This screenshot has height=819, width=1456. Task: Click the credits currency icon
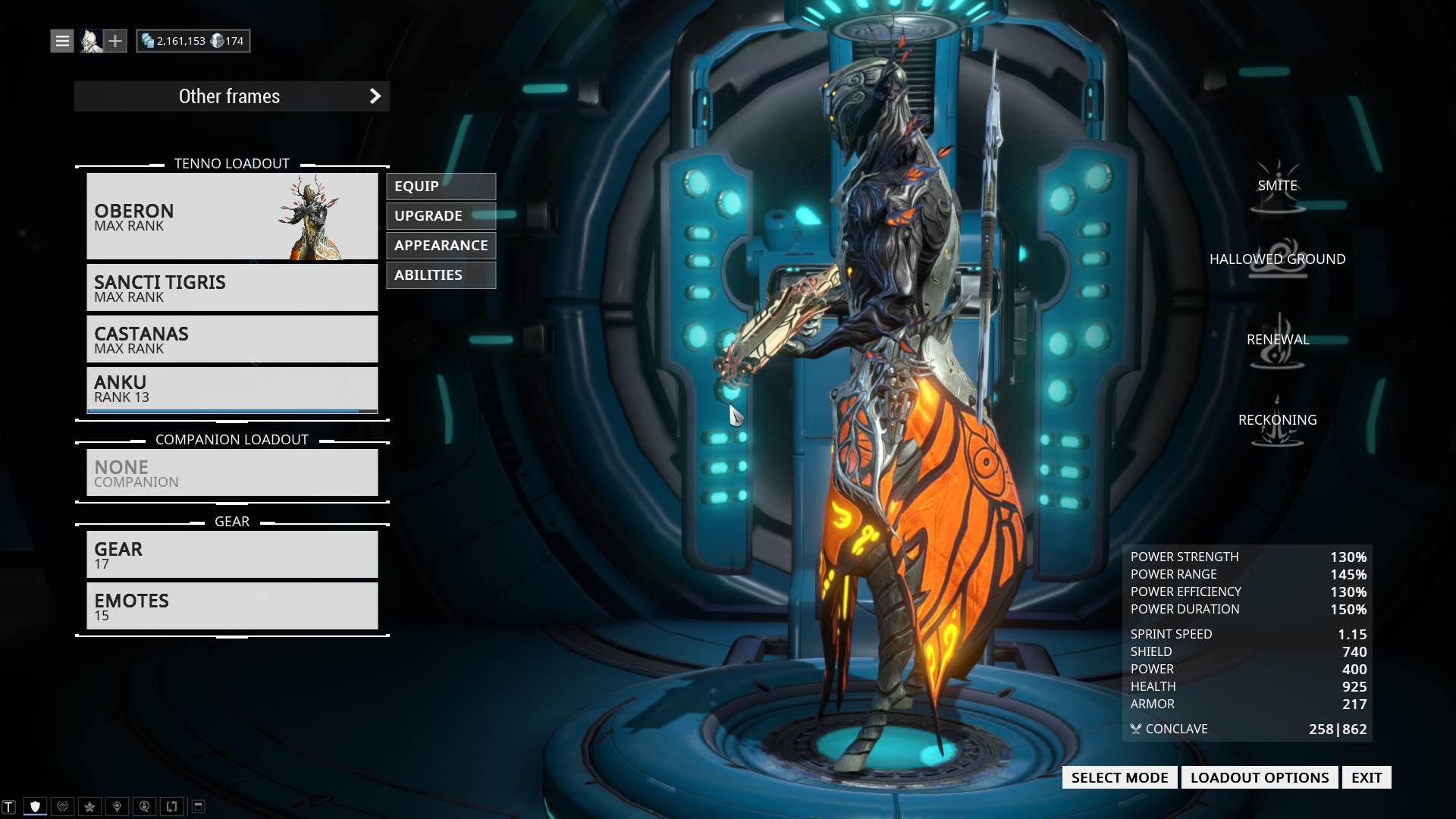pos(148,40)
